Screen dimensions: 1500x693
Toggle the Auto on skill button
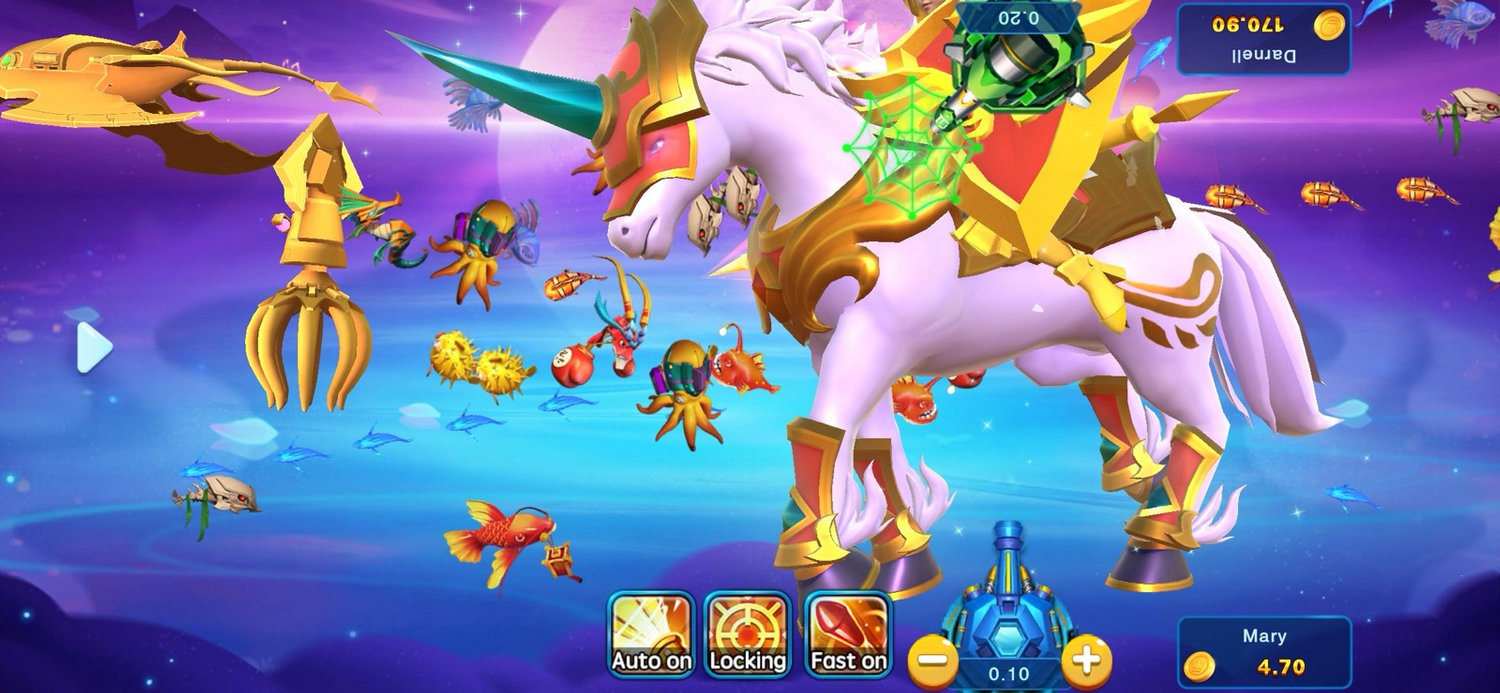click(x=651, y=635)
